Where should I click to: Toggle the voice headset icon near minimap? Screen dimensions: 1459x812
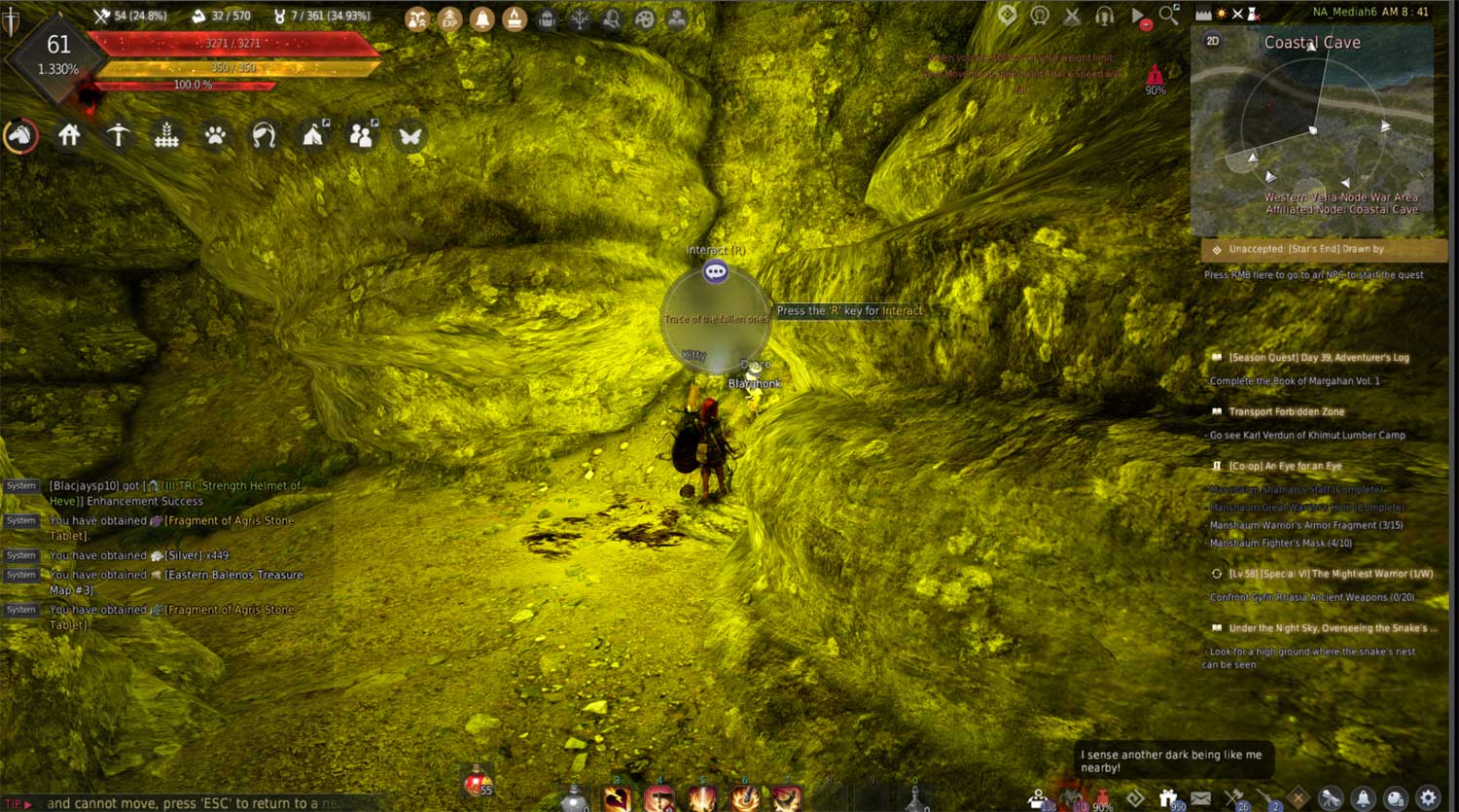tap(1104, 17)
